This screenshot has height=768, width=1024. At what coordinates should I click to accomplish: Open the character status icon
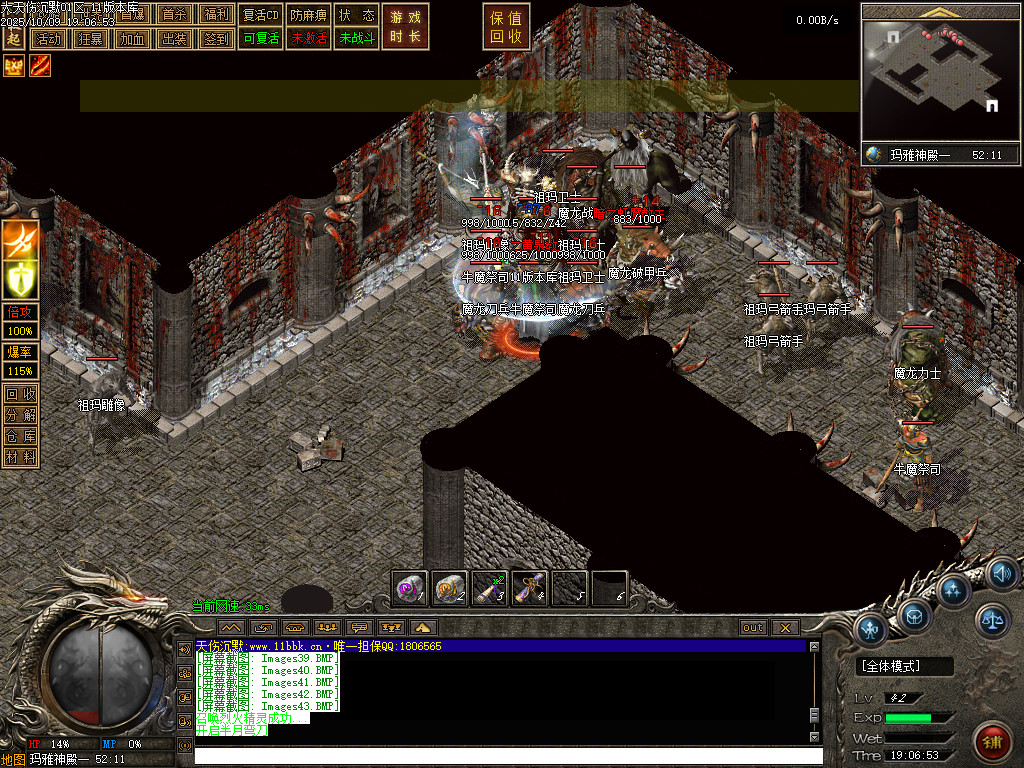872,630
